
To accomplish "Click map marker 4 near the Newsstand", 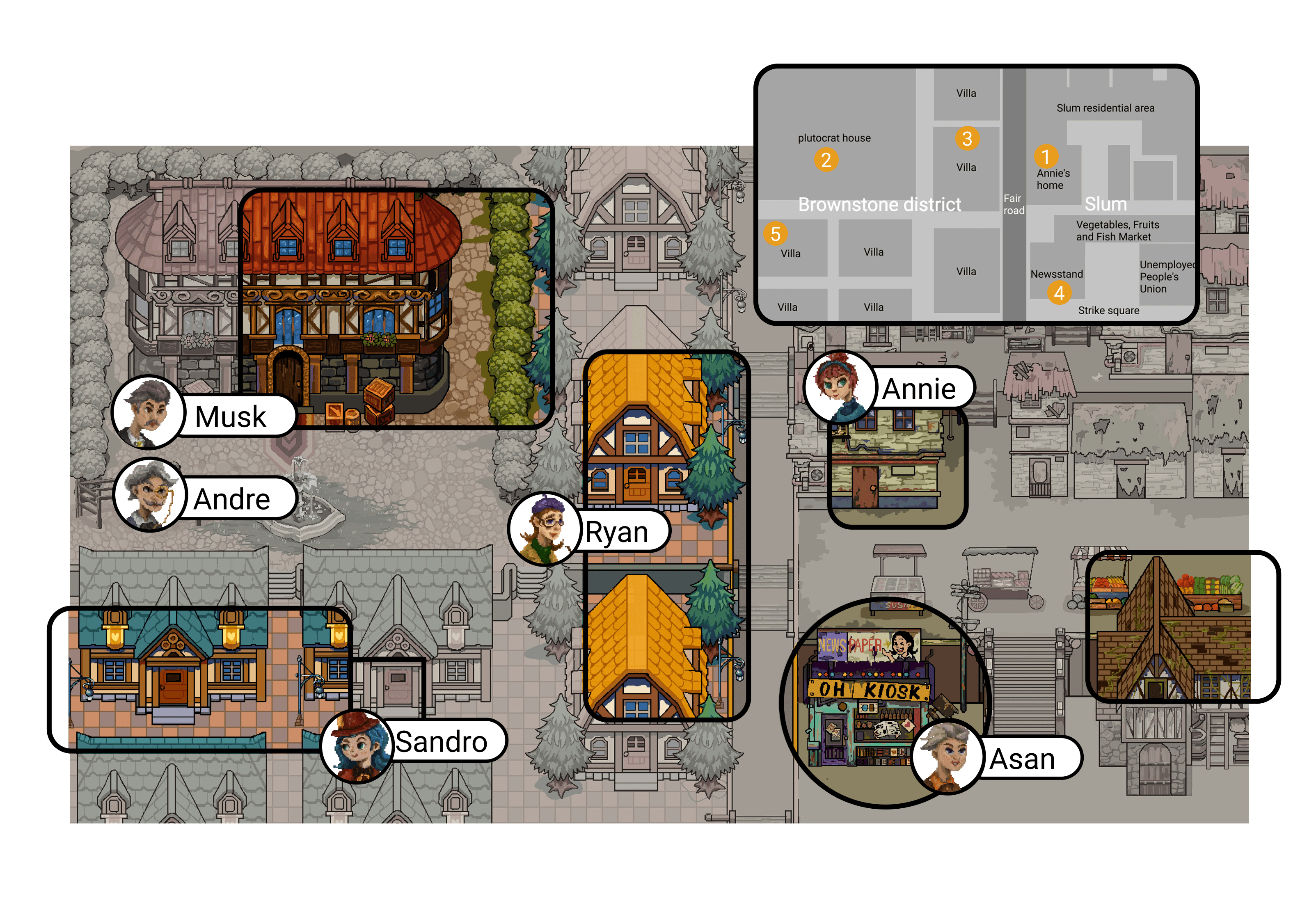I will 1059,293.
